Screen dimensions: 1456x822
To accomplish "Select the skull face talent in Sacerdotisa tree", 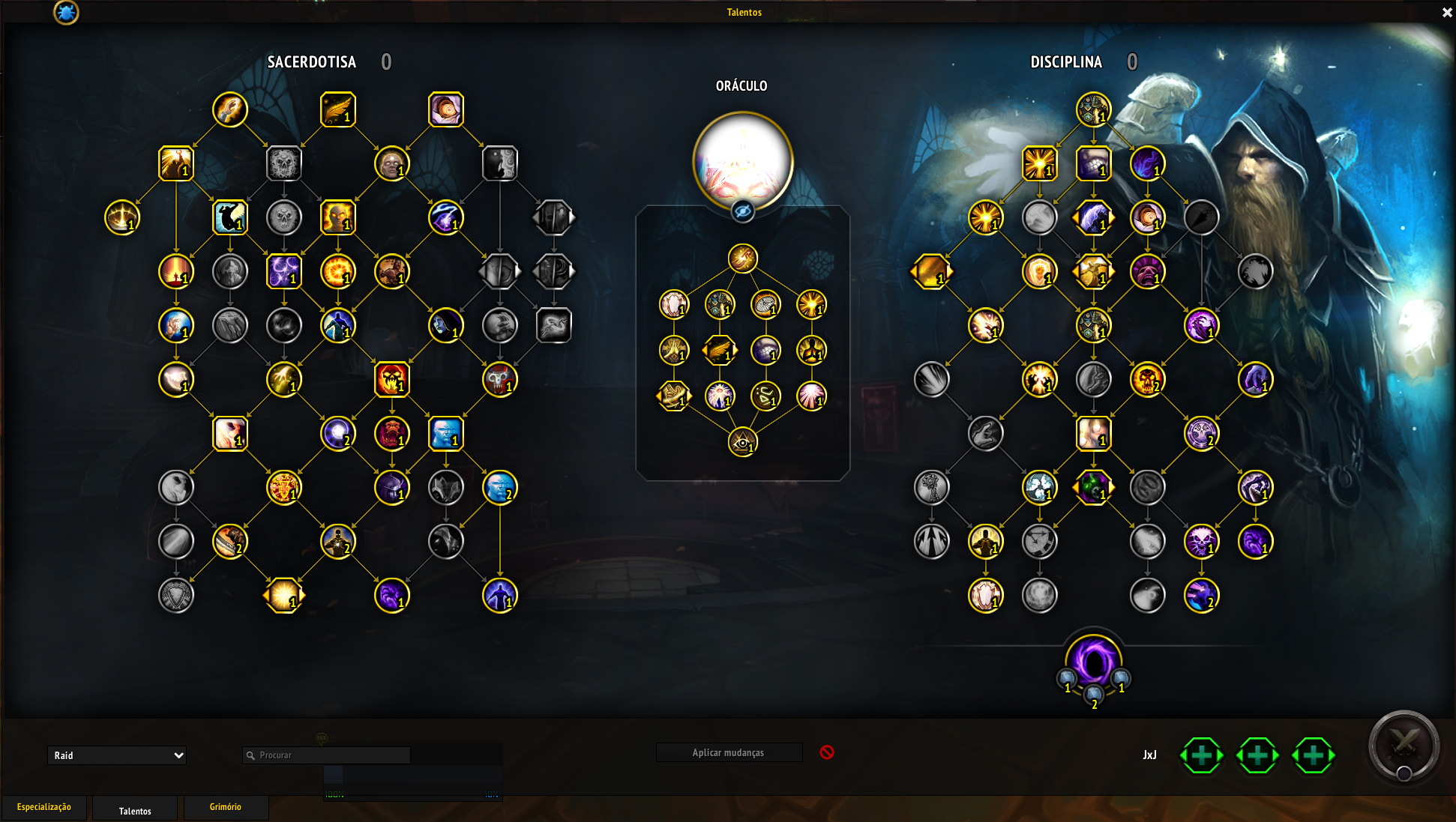I will [x=284, y=163].
